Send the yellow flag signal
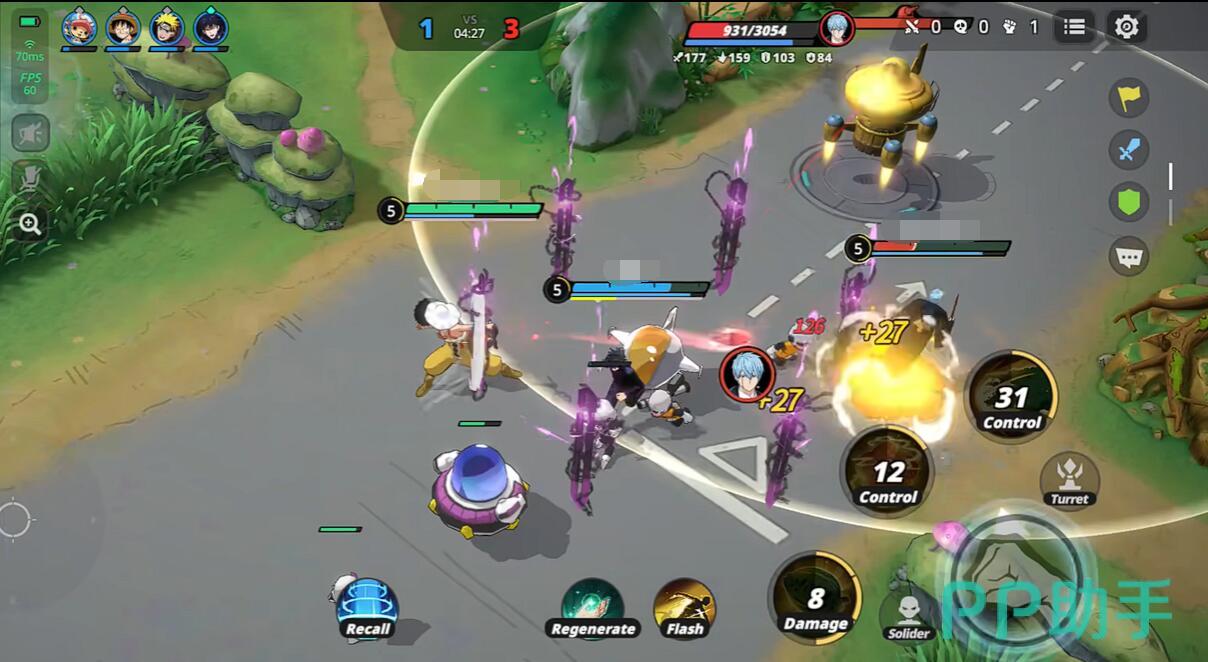The image size is (1208, 662). click(1129, 98)
